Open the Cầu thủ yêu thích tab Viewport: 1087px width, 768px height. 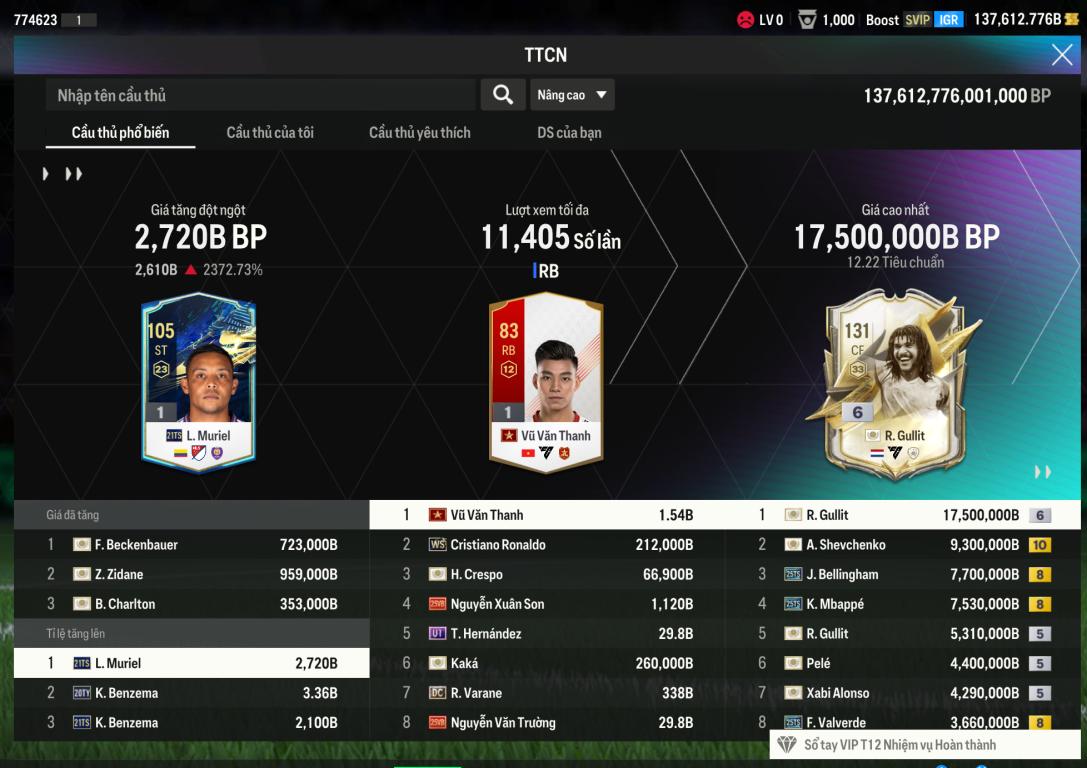[419, 132]
